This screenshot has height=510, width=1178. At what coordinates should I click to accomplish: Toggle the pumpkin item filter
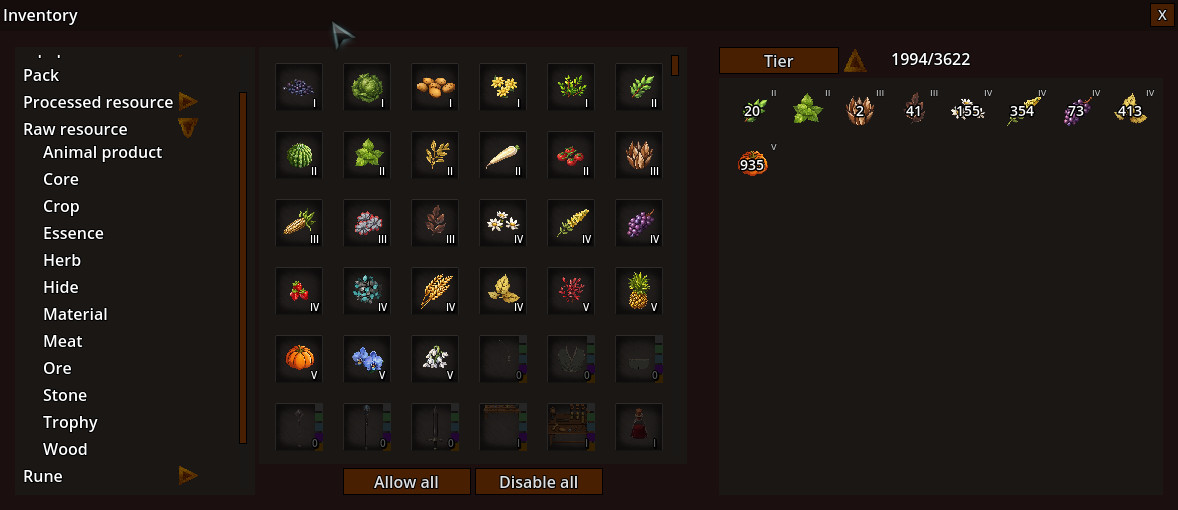point(299,359)
